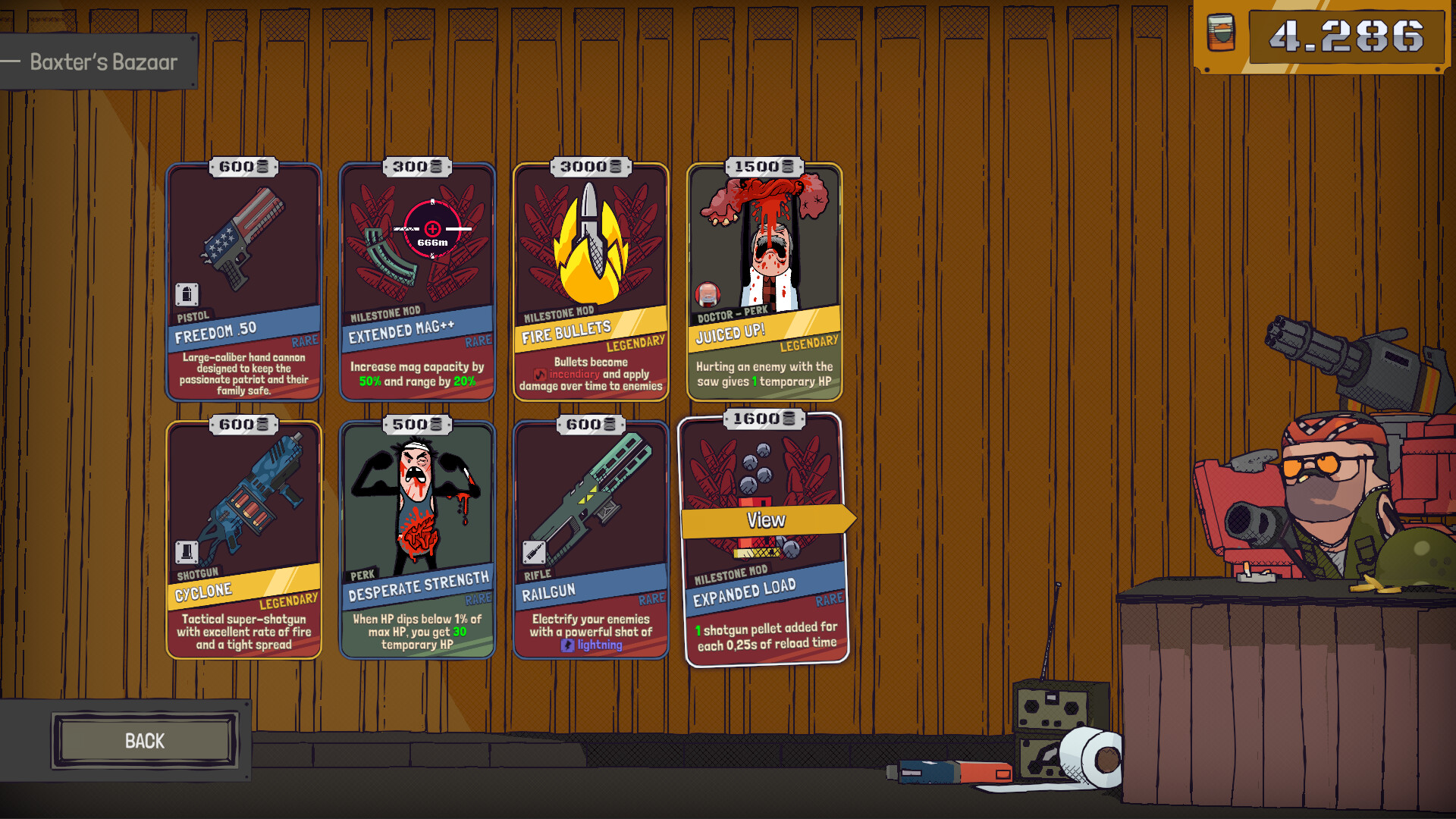Pick the Railgun rifle card

pos(591,540)
